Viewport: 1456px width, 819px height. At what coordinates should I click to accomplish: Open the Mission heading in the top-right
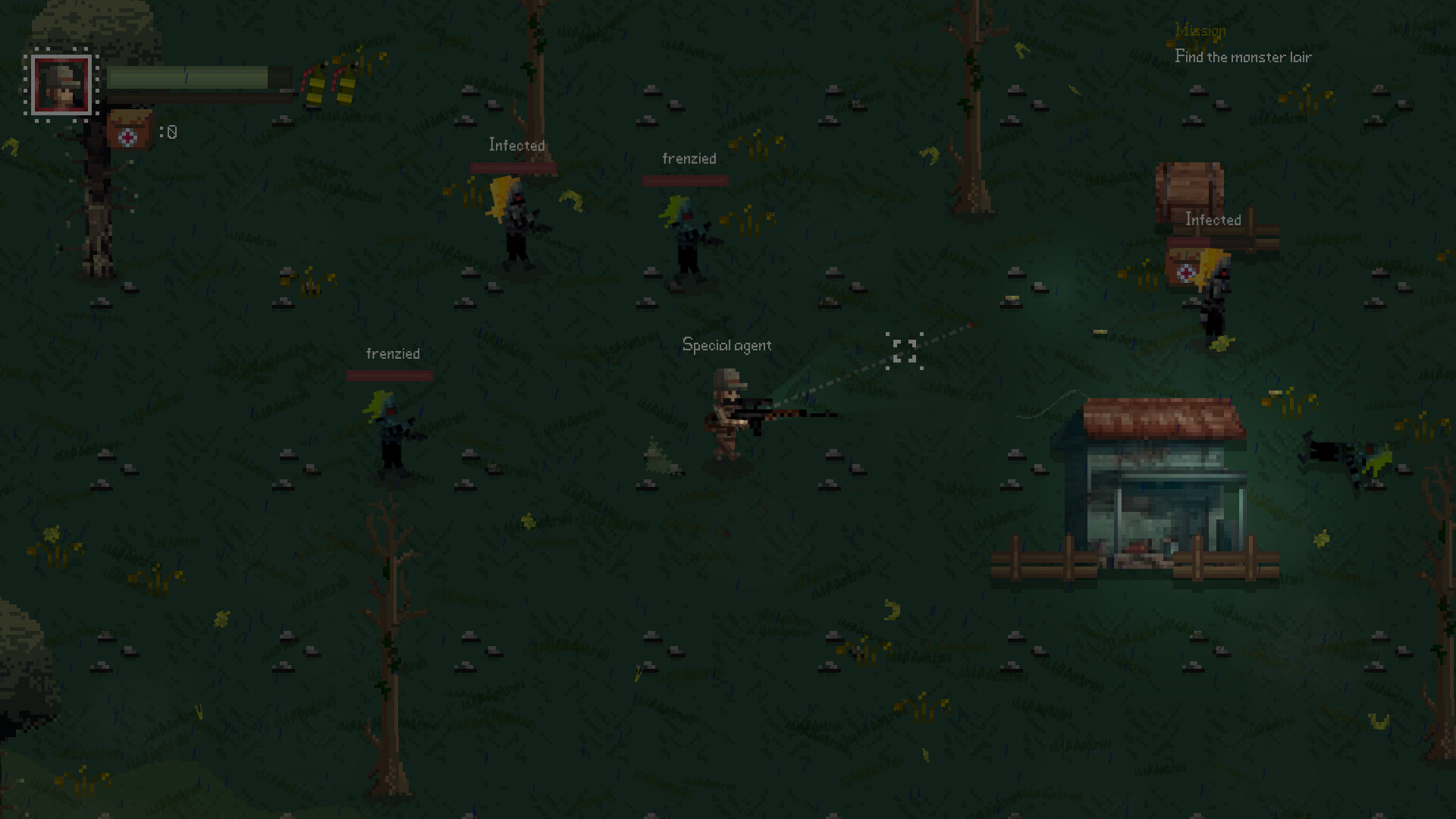(x=1200, y=30)
